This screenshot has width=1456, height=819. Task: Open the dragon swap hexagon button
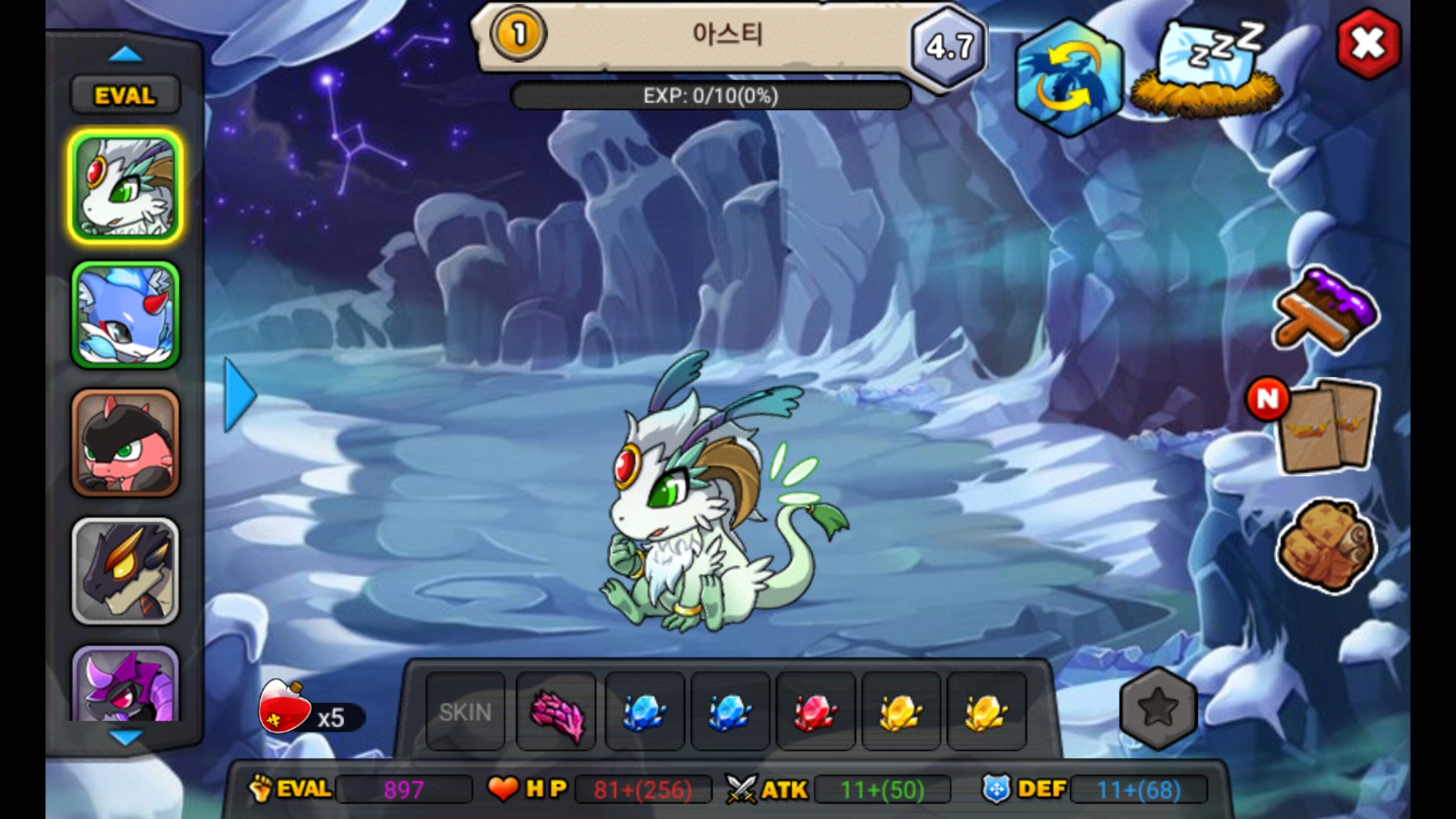pos(1068,78)
